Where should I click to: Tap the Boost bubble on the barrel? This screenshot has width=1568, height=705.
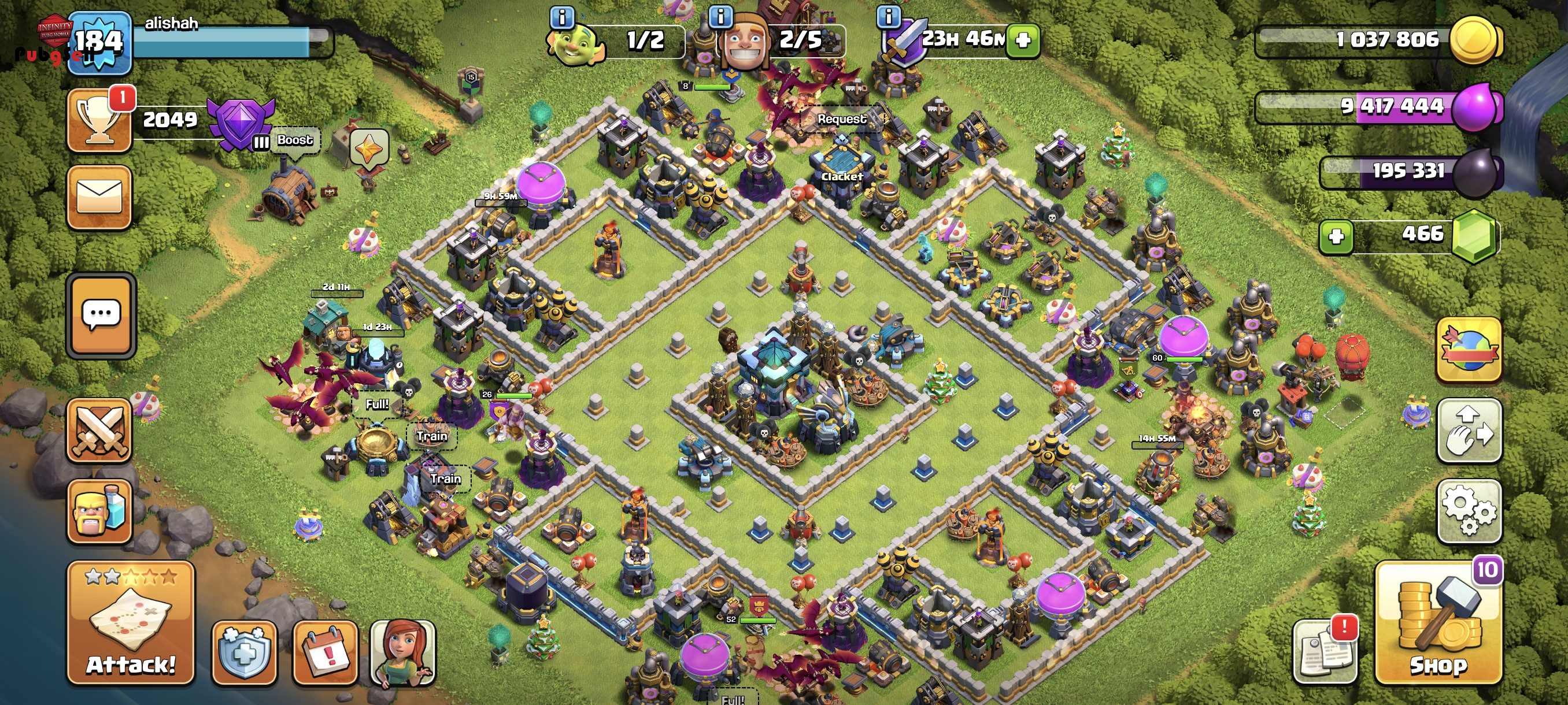coord(295,140)
